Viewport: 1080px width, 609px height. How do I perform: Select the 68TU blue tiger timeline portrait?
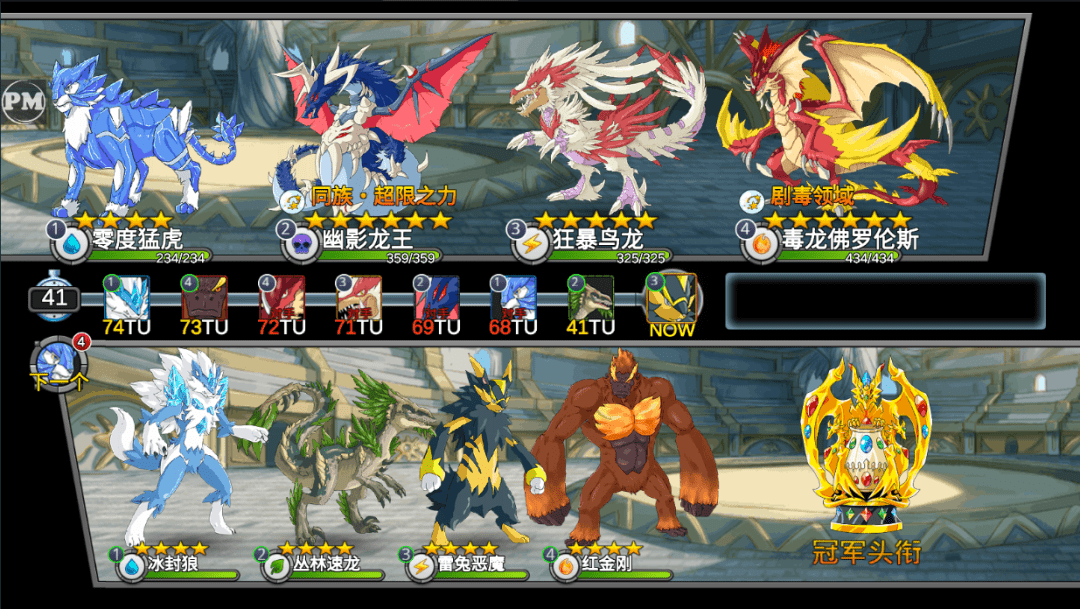pyautogui.click(x=514, y=297)
